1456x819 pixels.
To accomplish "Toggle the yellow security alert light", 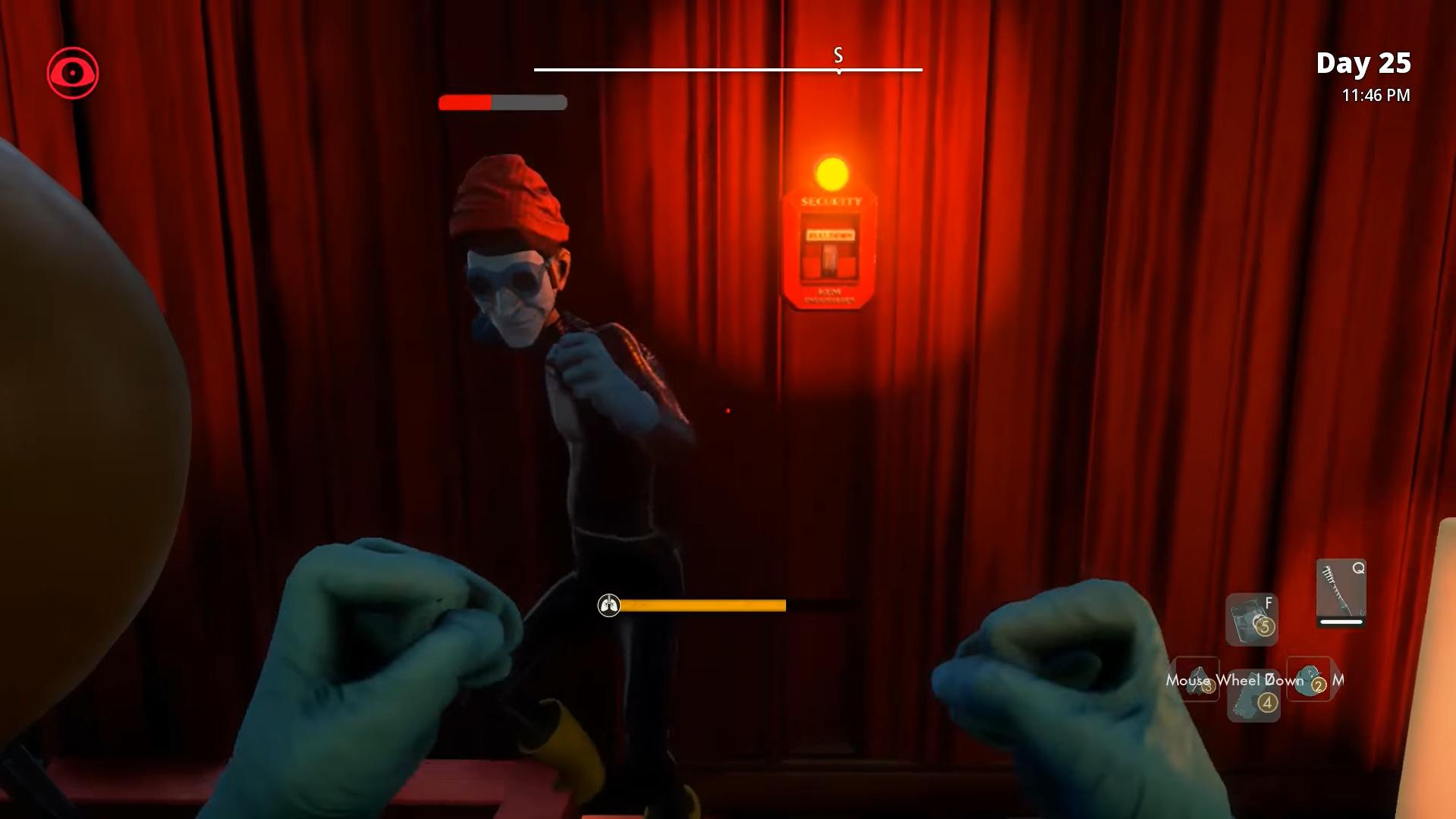I will coord(832,173).
